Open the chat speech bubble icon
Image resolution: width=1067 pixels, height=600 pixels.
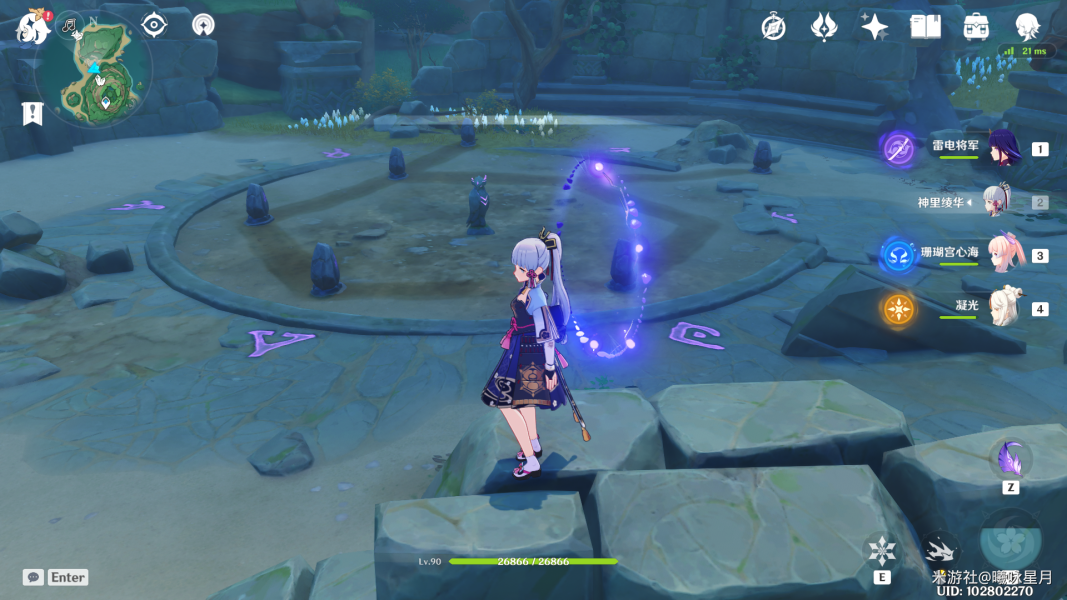coord(34,577)
